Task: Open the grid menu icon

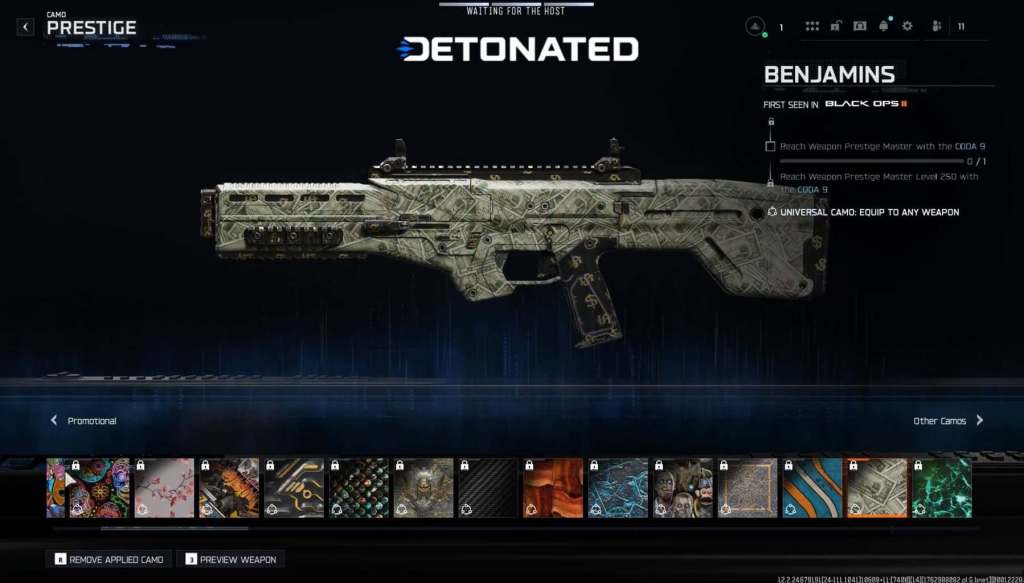Action: click(x=812, y=27)
